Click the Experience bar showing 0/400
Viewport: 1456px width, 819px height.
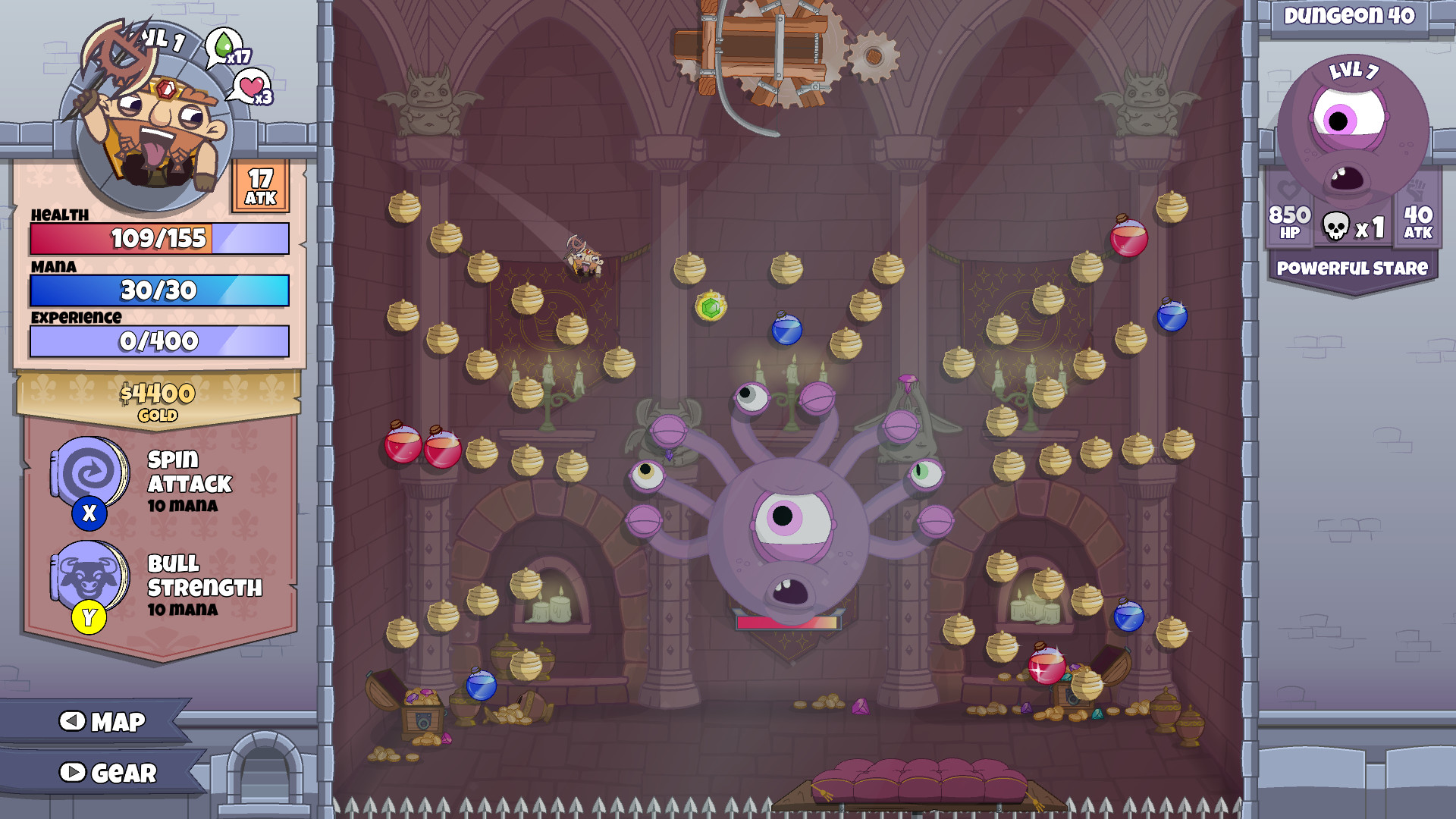coord(158,342)
